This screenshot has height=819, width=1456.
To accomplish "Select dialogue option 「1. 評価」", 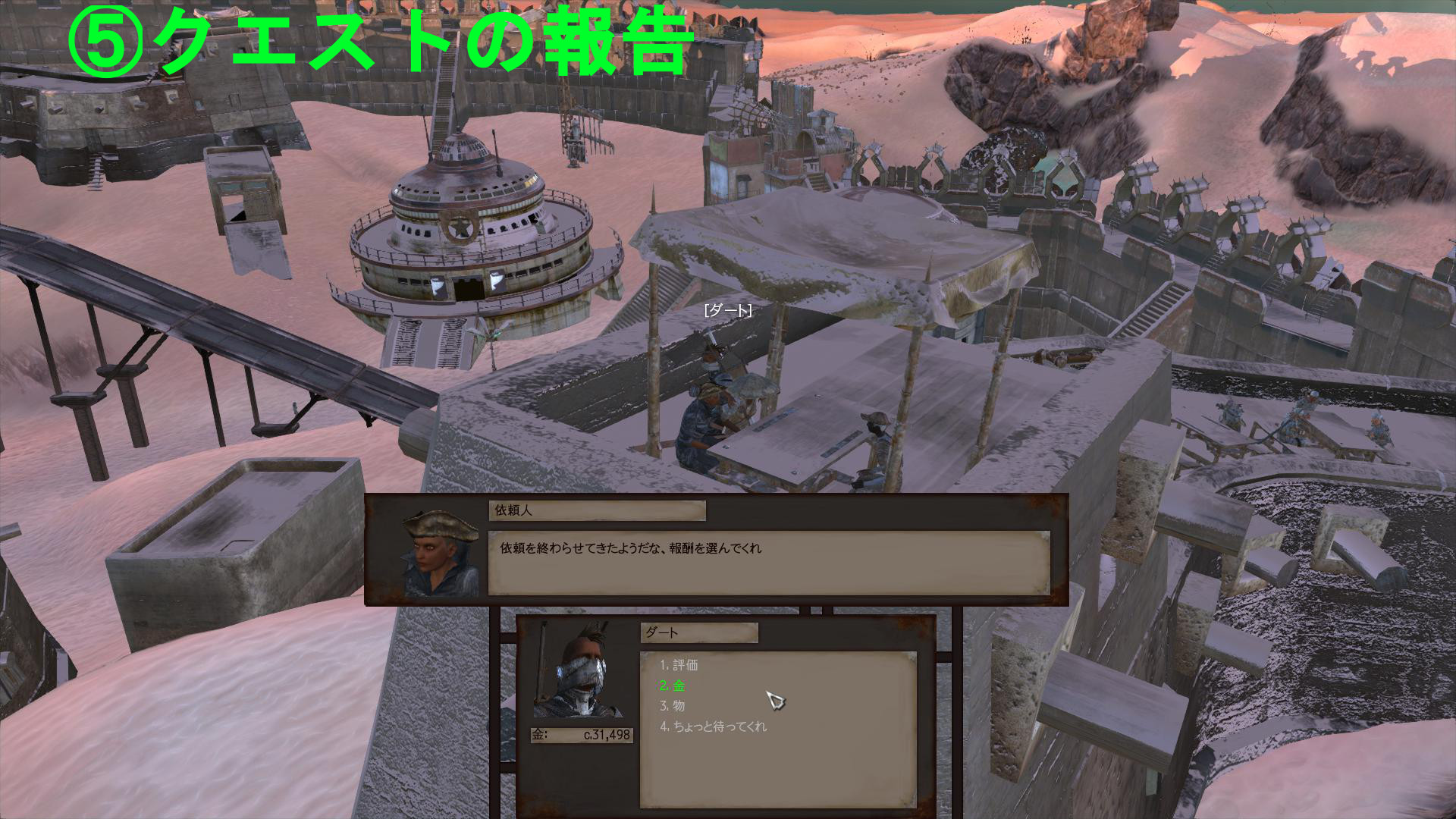I will pos(680,667).
